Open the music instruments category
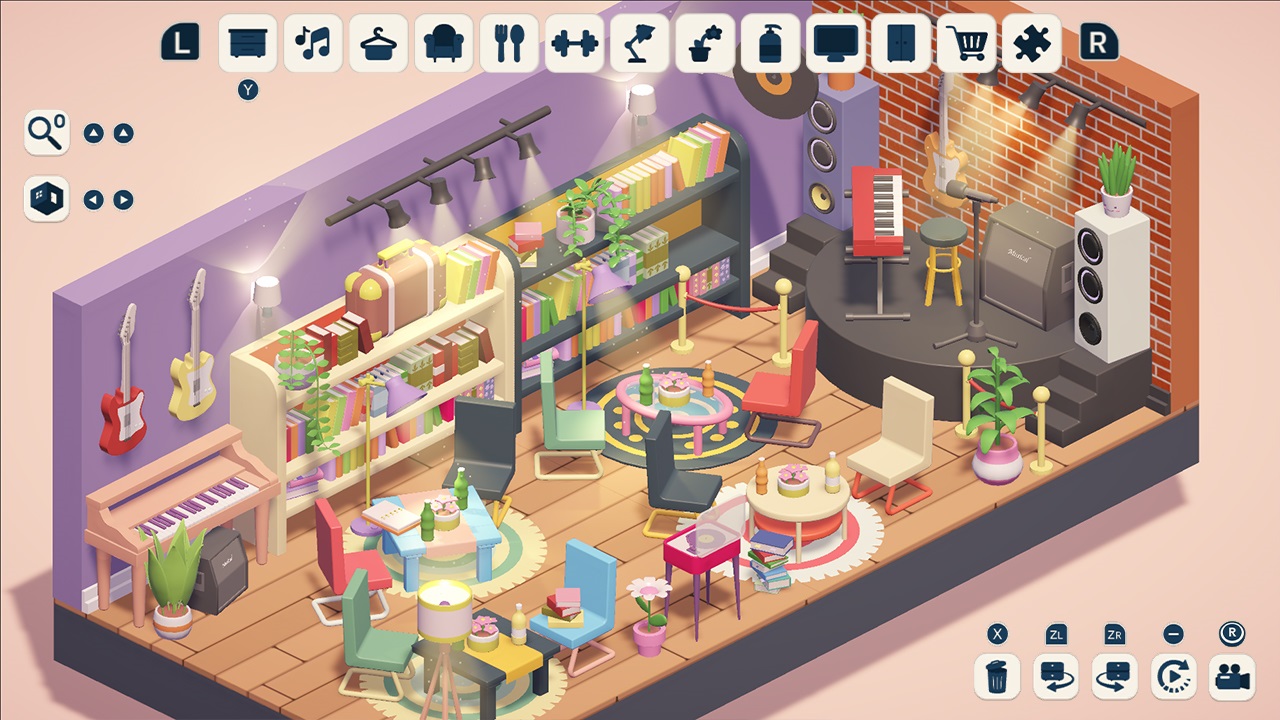Viewport: 1280px width, 720px height. point(312,42)
